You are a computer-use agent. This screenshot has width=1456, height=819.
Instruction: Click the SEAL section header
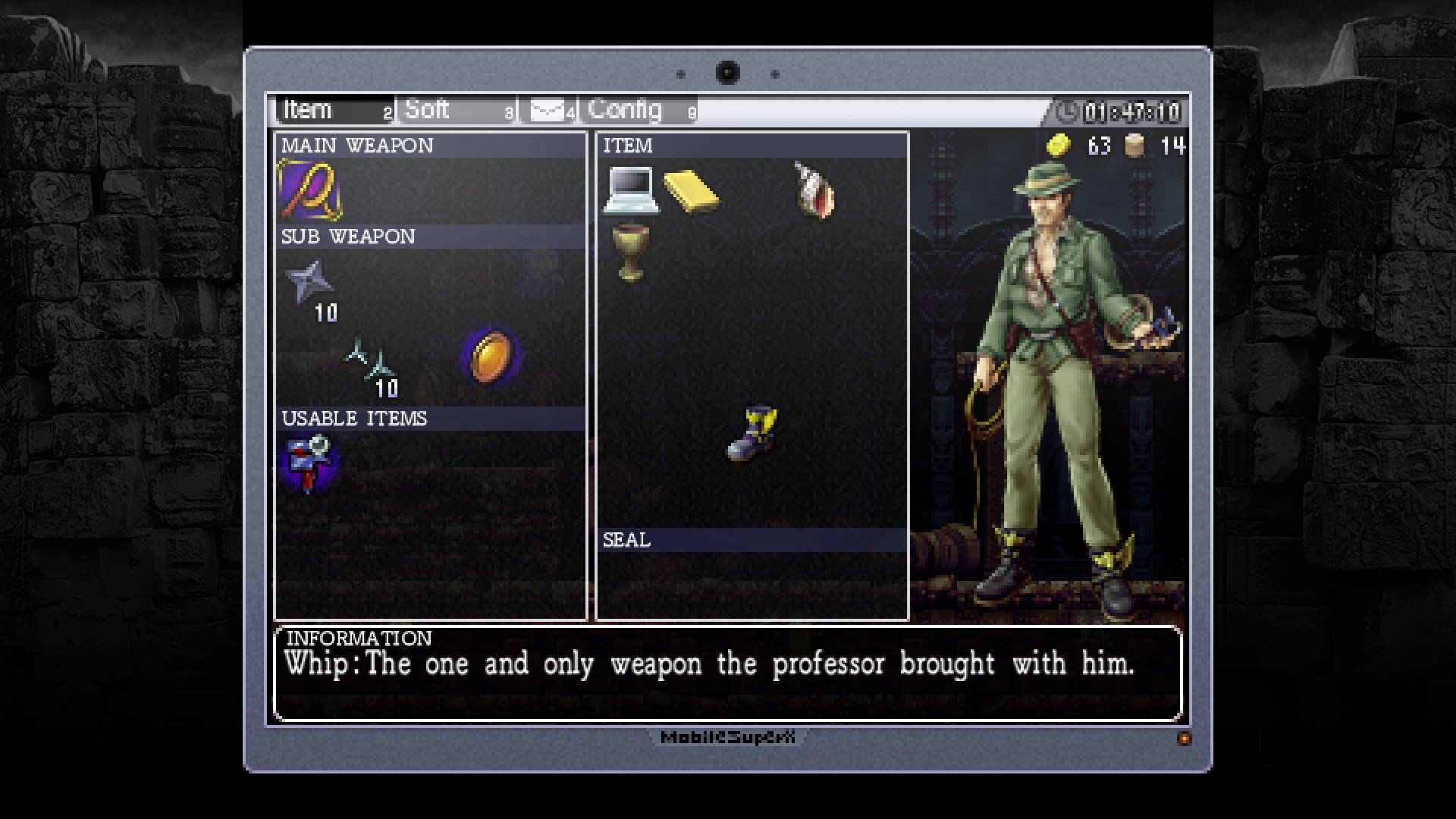click(x=627, y=540)
